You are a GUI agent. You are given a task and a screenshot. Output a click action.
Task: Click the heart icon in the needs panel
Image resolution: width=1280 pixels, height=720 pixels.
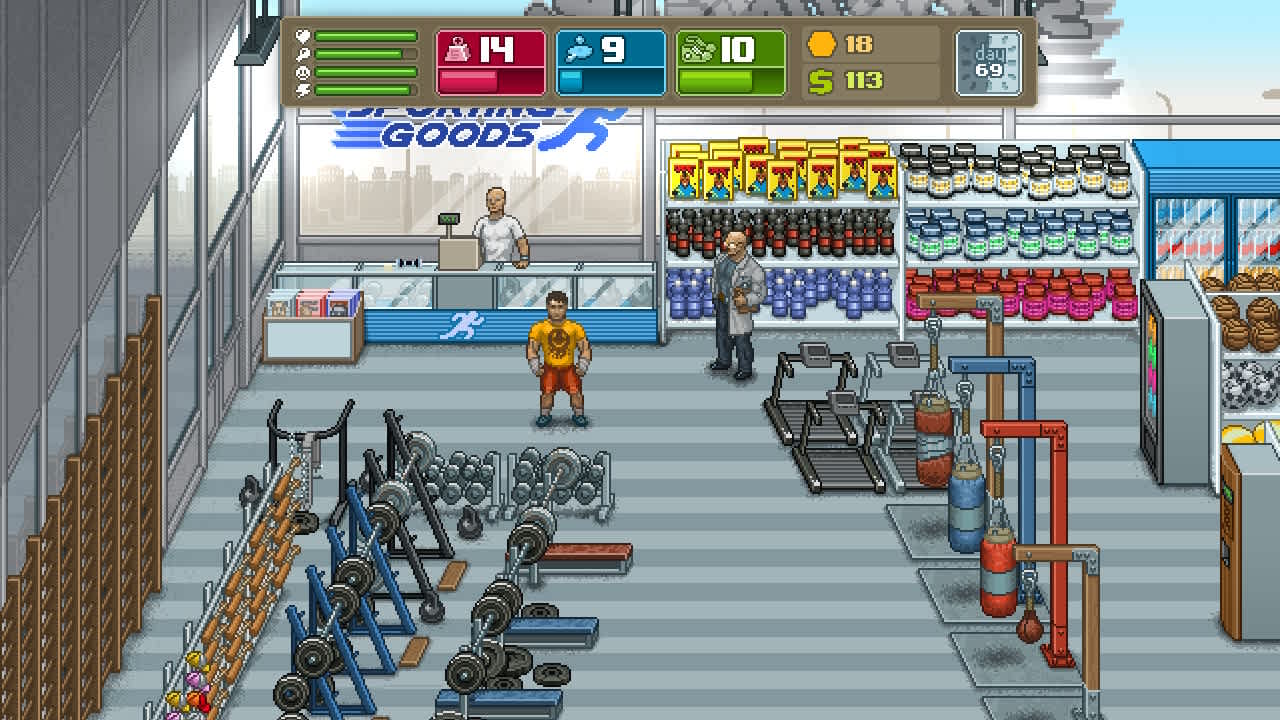click(x=303, y=36)
